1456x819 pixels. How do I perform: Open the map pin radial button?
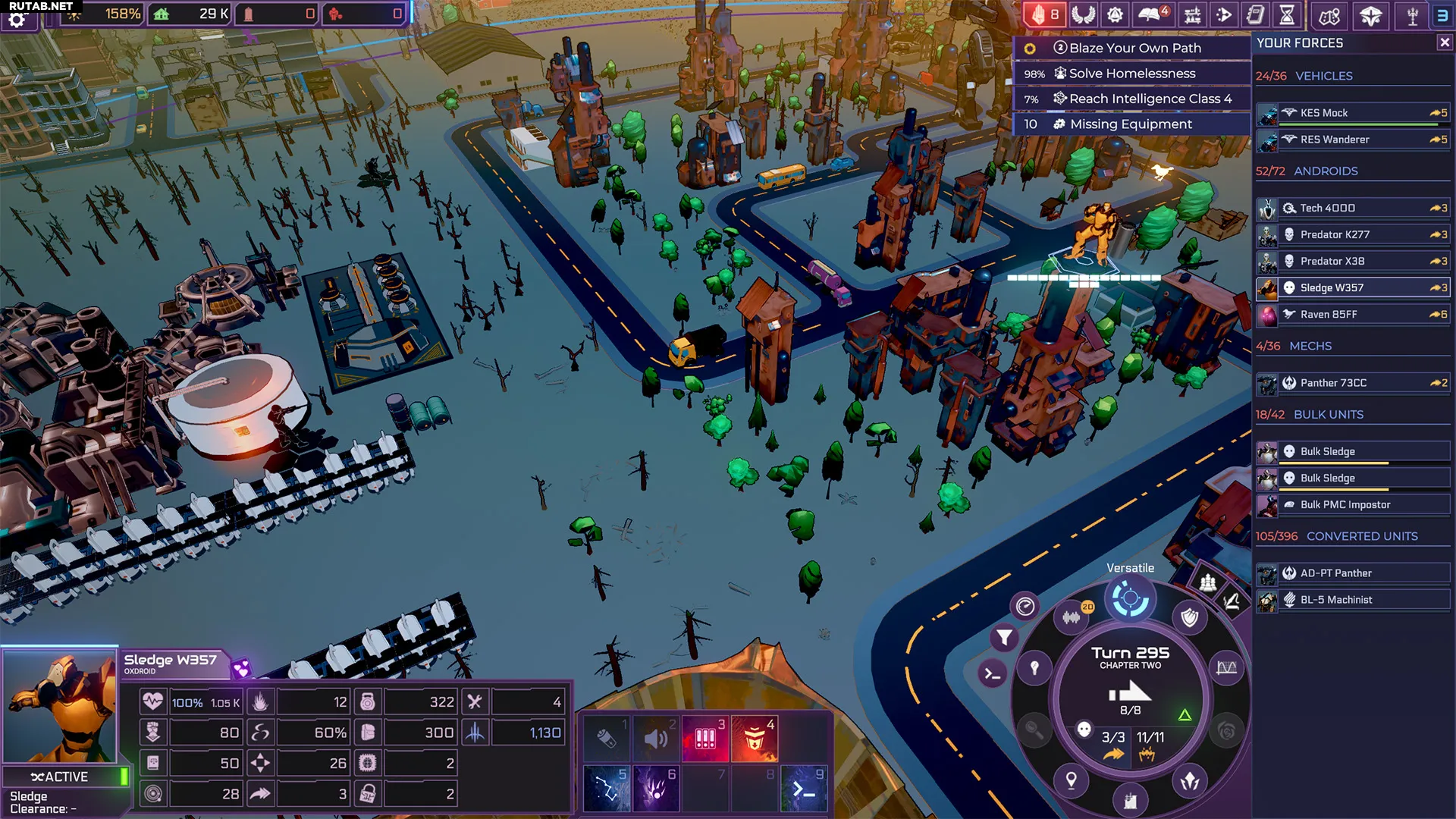[x=1071, y=780]
